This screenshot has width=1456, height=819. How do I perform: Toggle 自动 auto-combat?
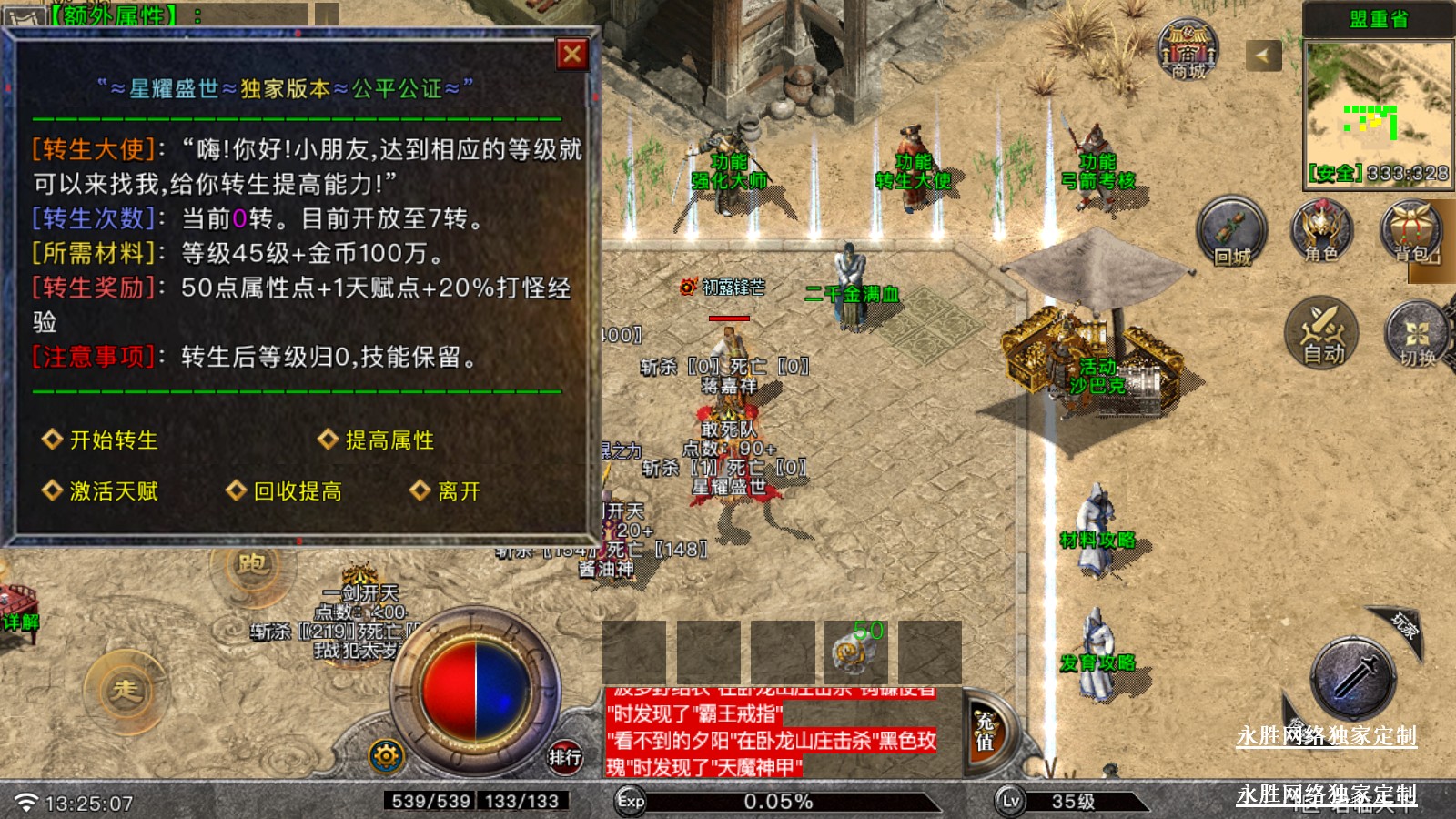pos(1322,333)
